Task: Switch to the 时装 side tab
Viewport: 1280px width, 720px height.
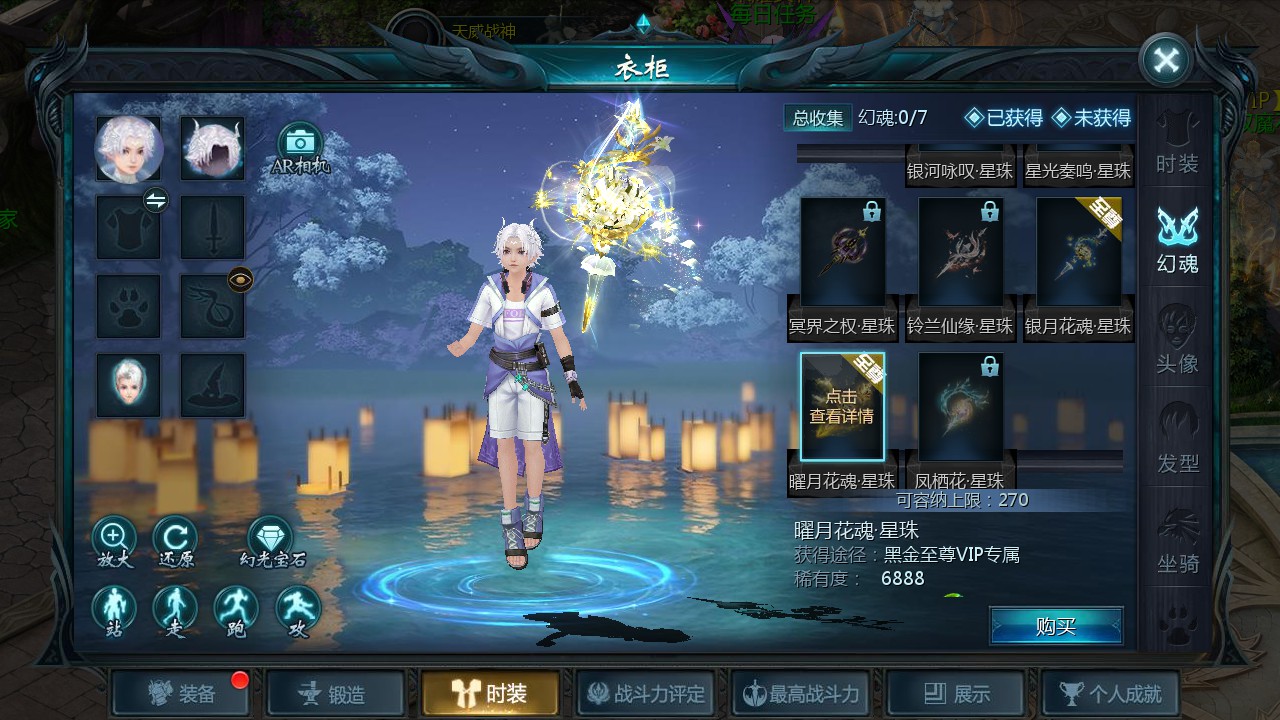Action: click(x=1177, y=144)
